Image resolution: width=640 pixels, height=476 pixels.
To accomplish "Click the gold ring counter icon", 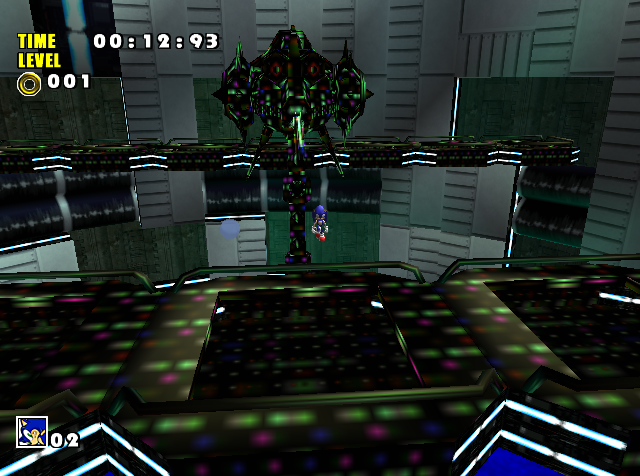I will pos(28,83).
